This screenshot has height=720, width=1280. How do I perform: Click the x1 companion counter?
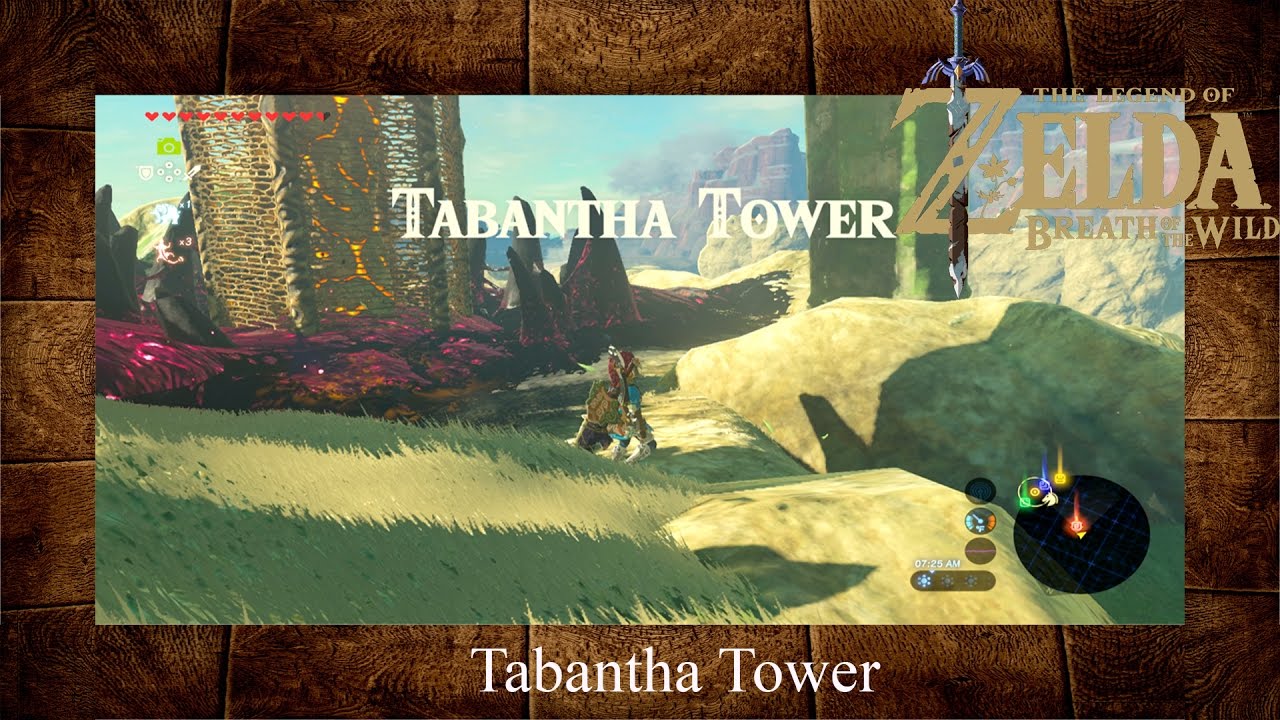[184, 204]
